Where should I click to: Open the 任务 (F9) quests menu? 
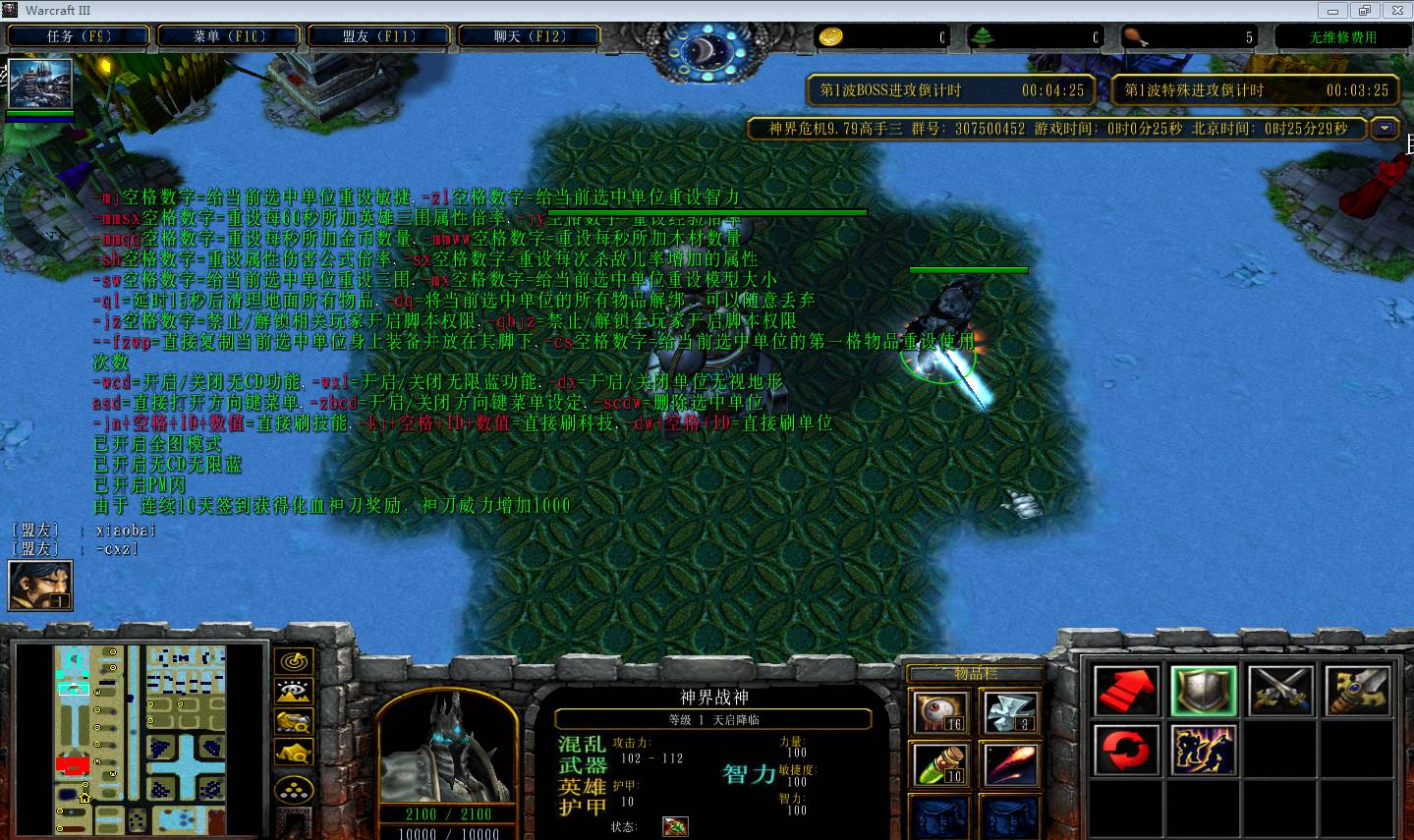[79, 36]
